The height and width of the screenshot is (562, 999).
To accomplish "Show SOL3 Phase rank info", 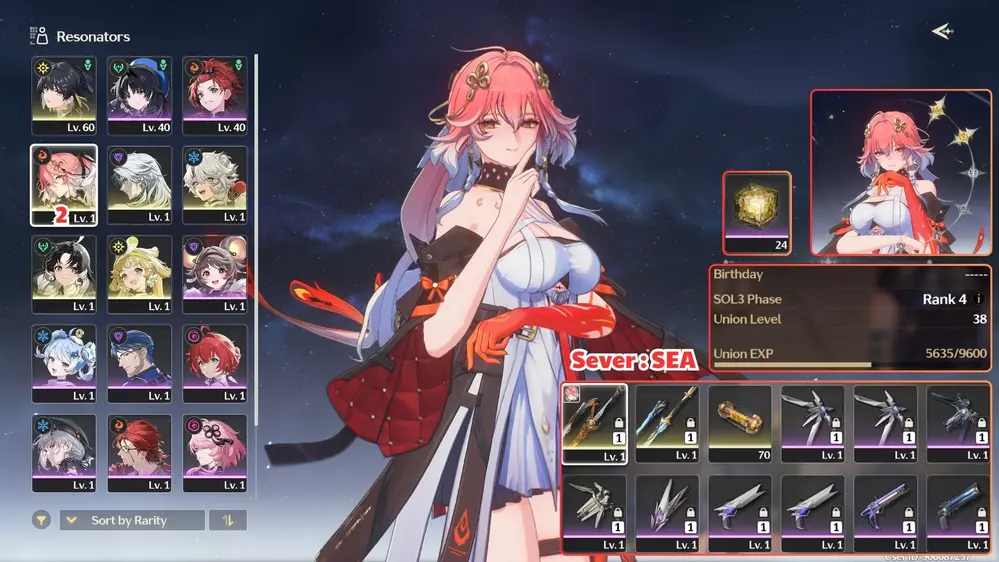I will (x=979, y=299).
